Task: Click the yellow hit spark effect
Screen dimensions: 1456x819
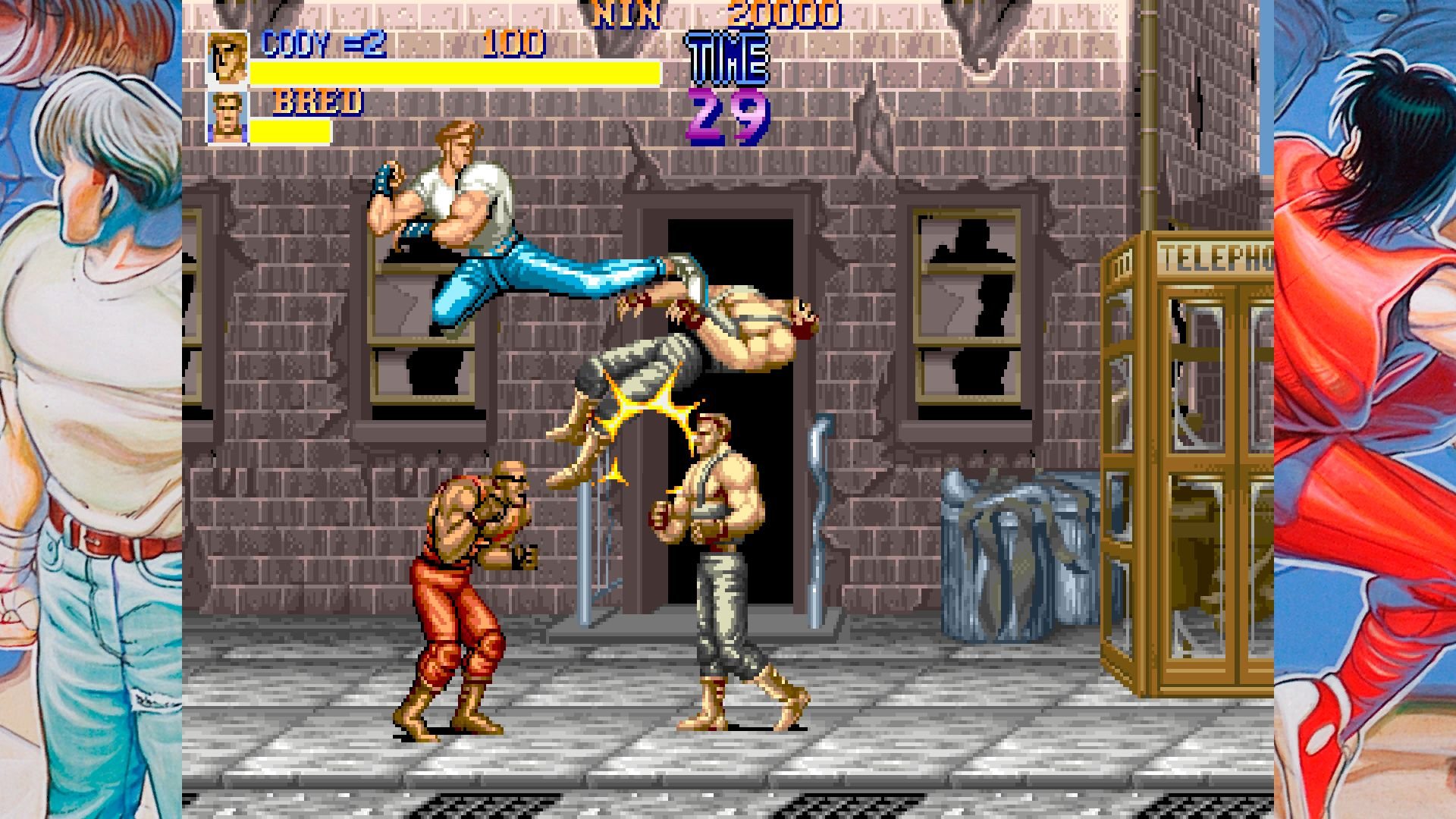Action: tap(639, 409)
